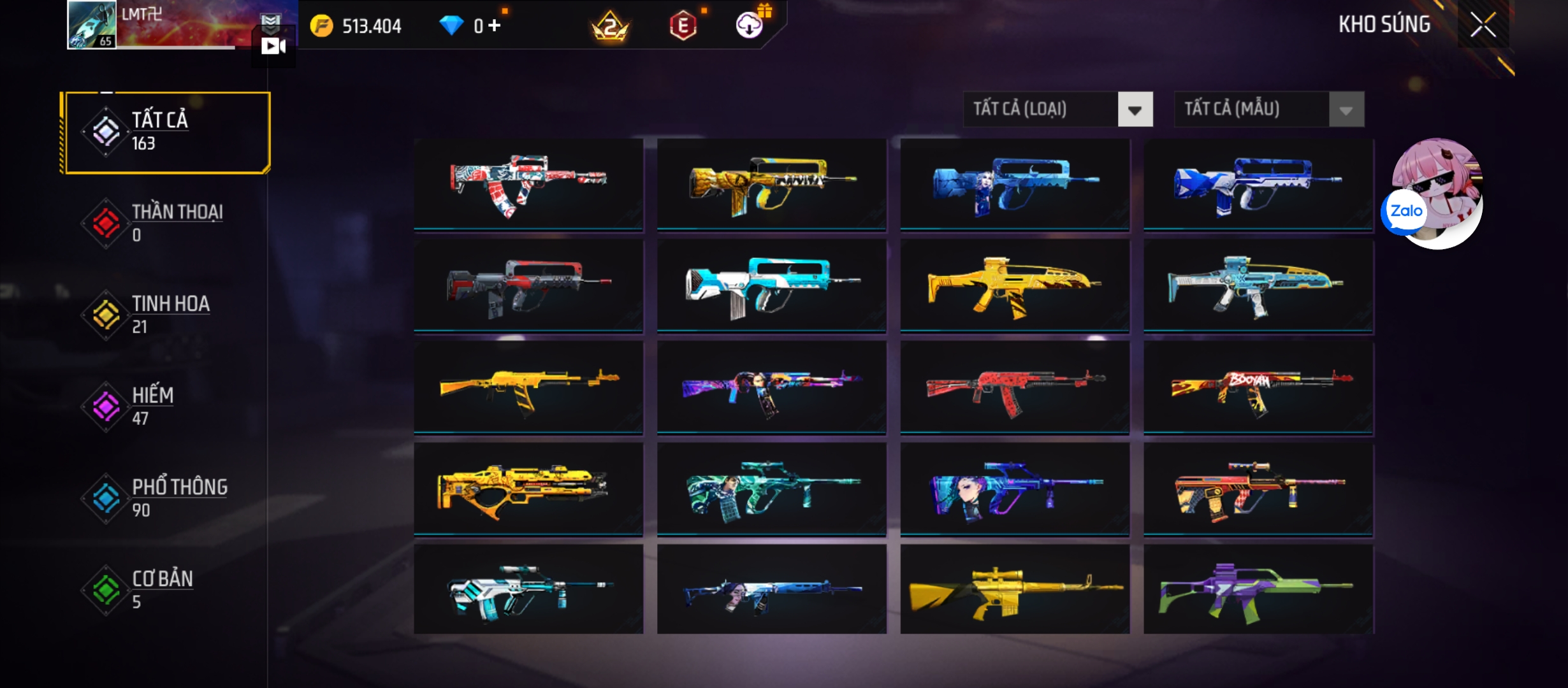Image resolution: width=1568 pixels, height=688 pixels.
Task: Show the Tinh Hoa weapon skins
Action: (167, 314)
